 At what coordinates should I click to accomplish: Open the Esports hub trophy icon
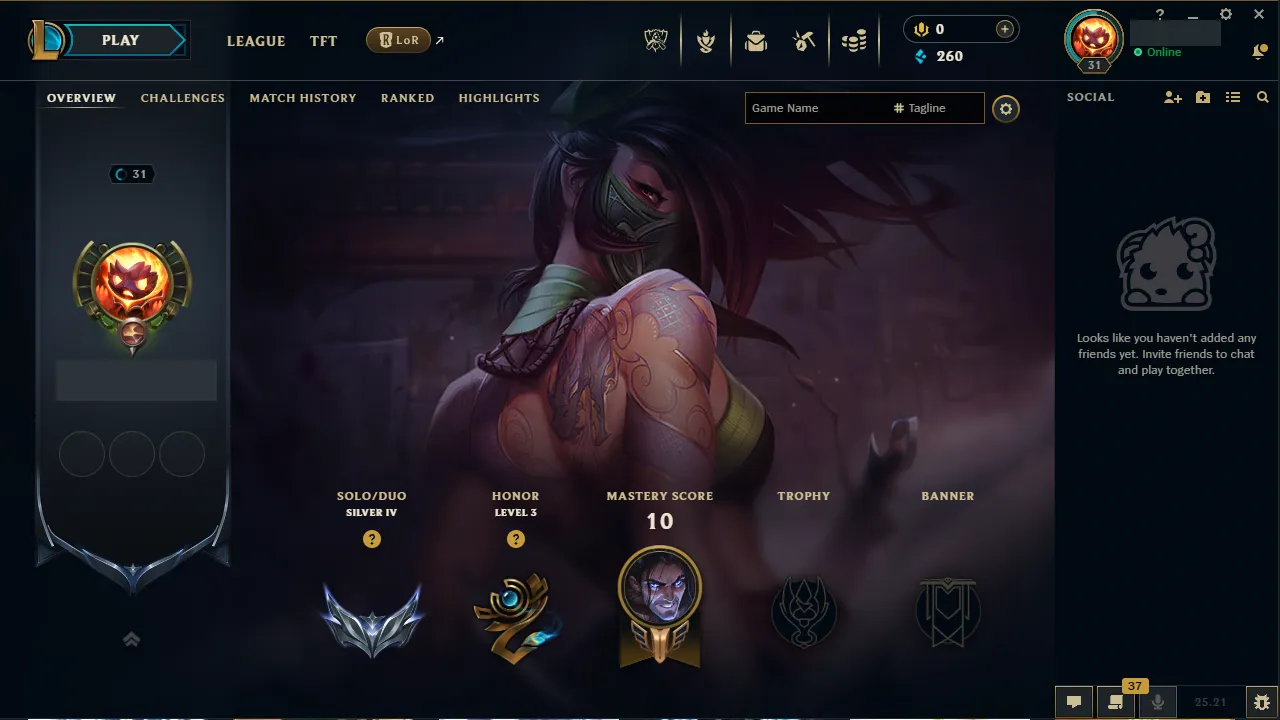pyautogui.click(x=656, y=41)
